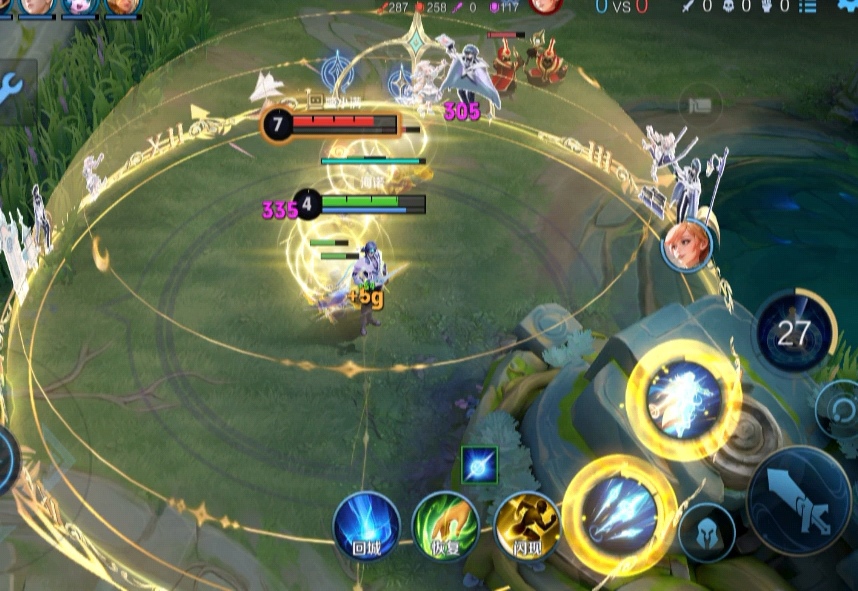Cast the glowing ice-shards skill
Image resolution: width=858 pixels, height=591 pixels.
coord(621,515)
